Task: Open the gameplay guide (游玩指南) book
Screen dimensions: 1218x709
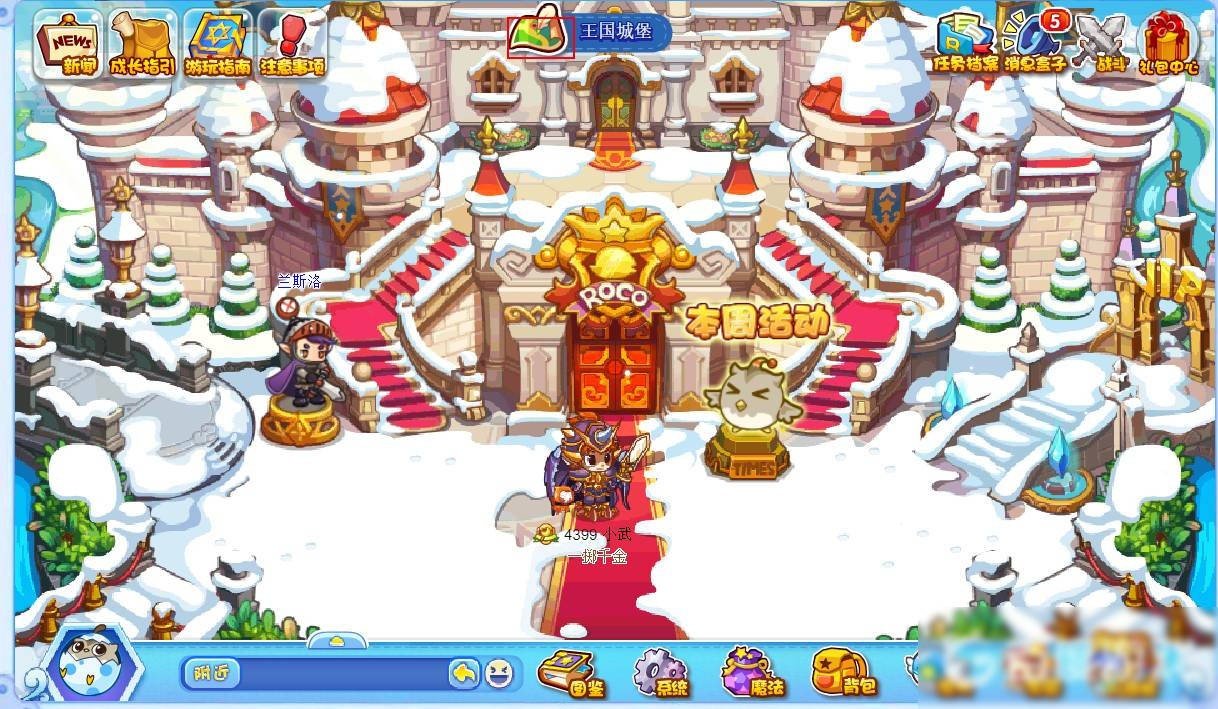Action: click(217, 44)
